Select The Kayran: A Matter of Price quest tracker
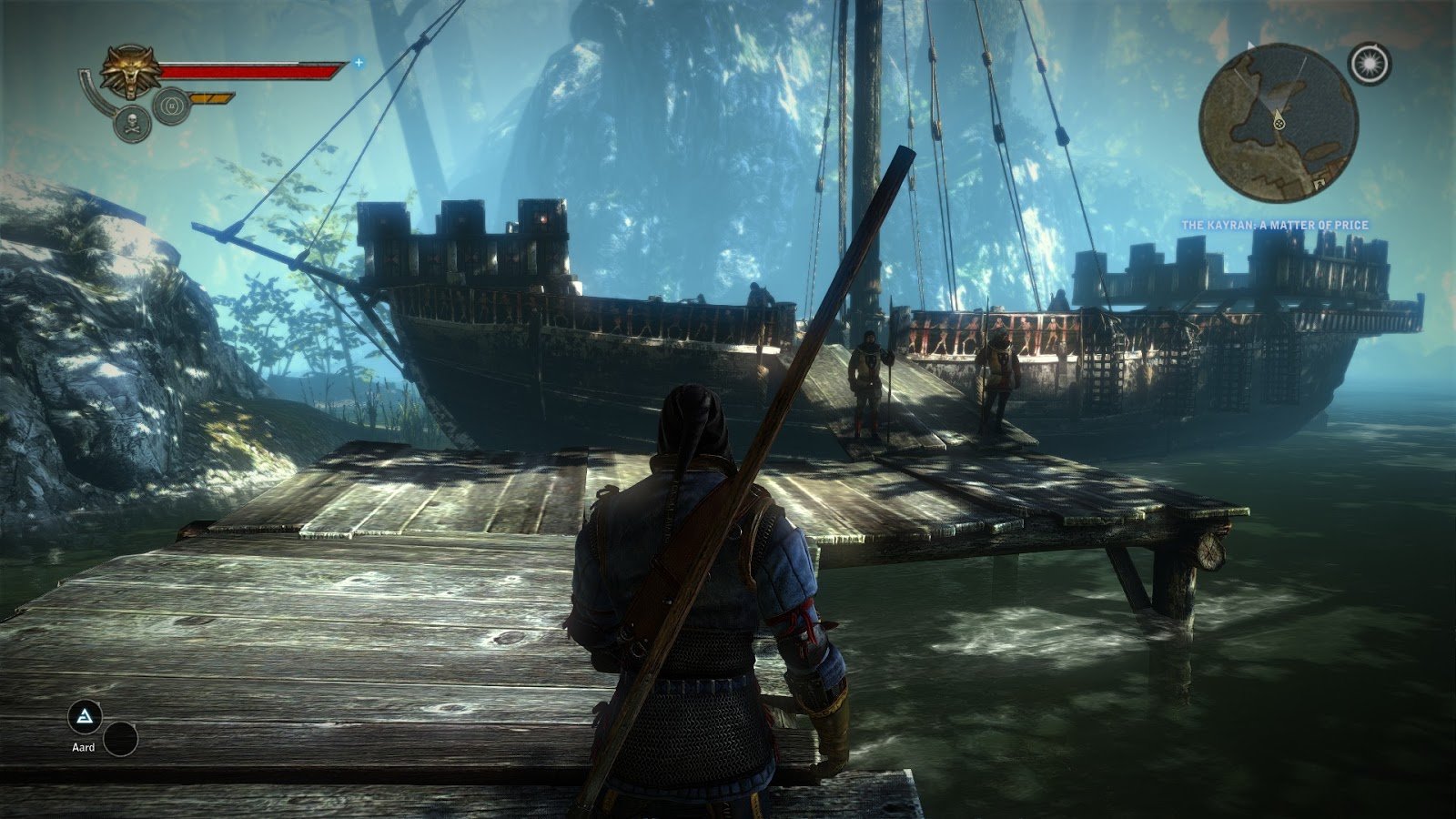The image size is (1456, 819). coord(1275,225)
